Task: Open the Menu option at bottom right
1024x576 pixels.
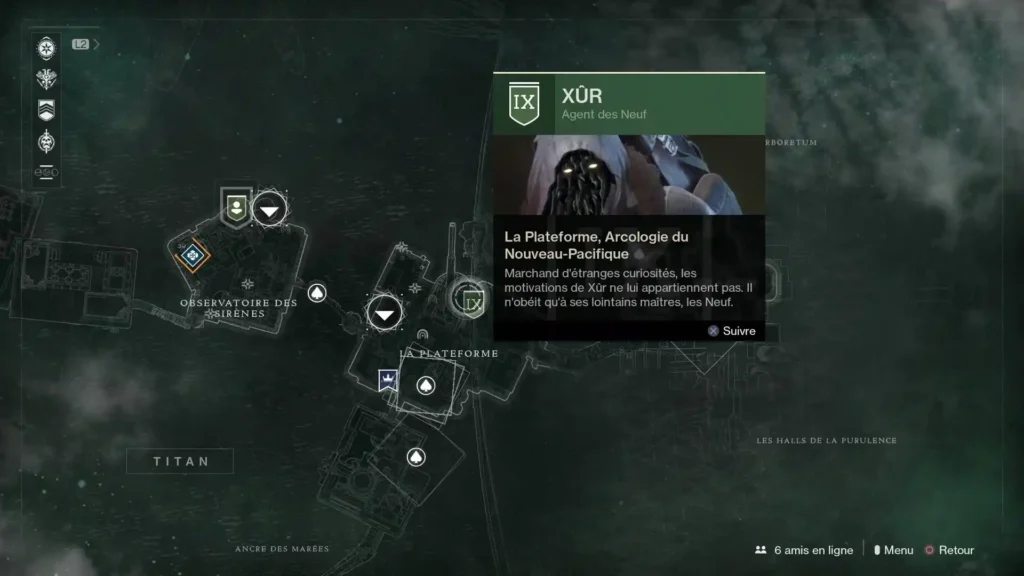Action: pos(893,550)
